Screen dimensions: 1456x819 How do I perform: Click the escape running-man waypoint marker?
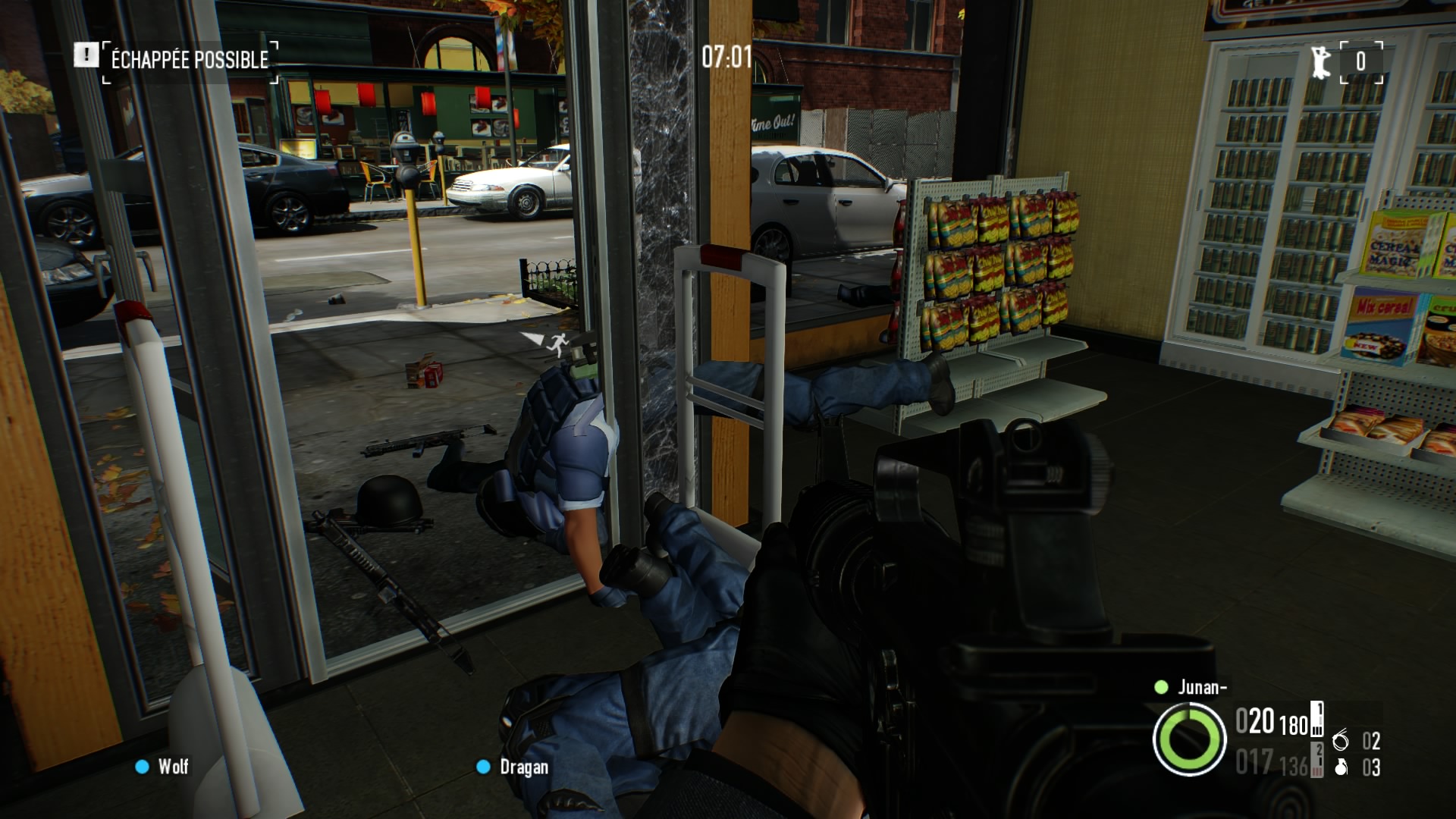(557, 344)
